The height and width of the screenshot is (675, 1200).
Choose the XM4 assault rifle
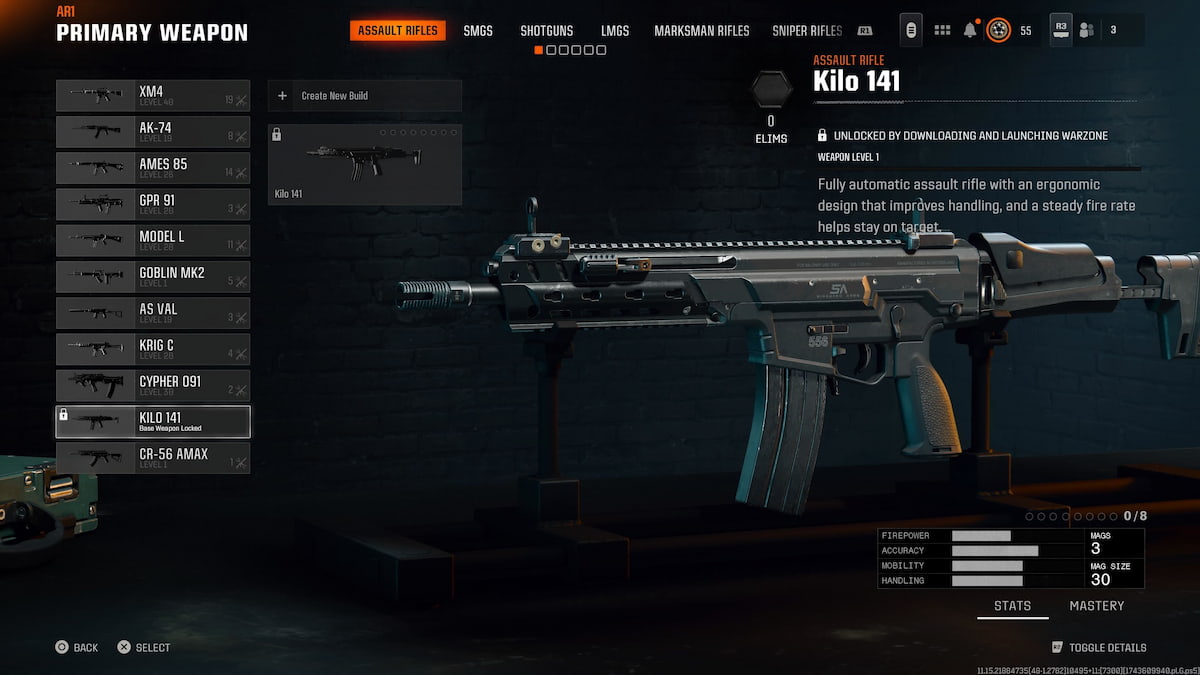pyautogui.click(x=153, y=96)
